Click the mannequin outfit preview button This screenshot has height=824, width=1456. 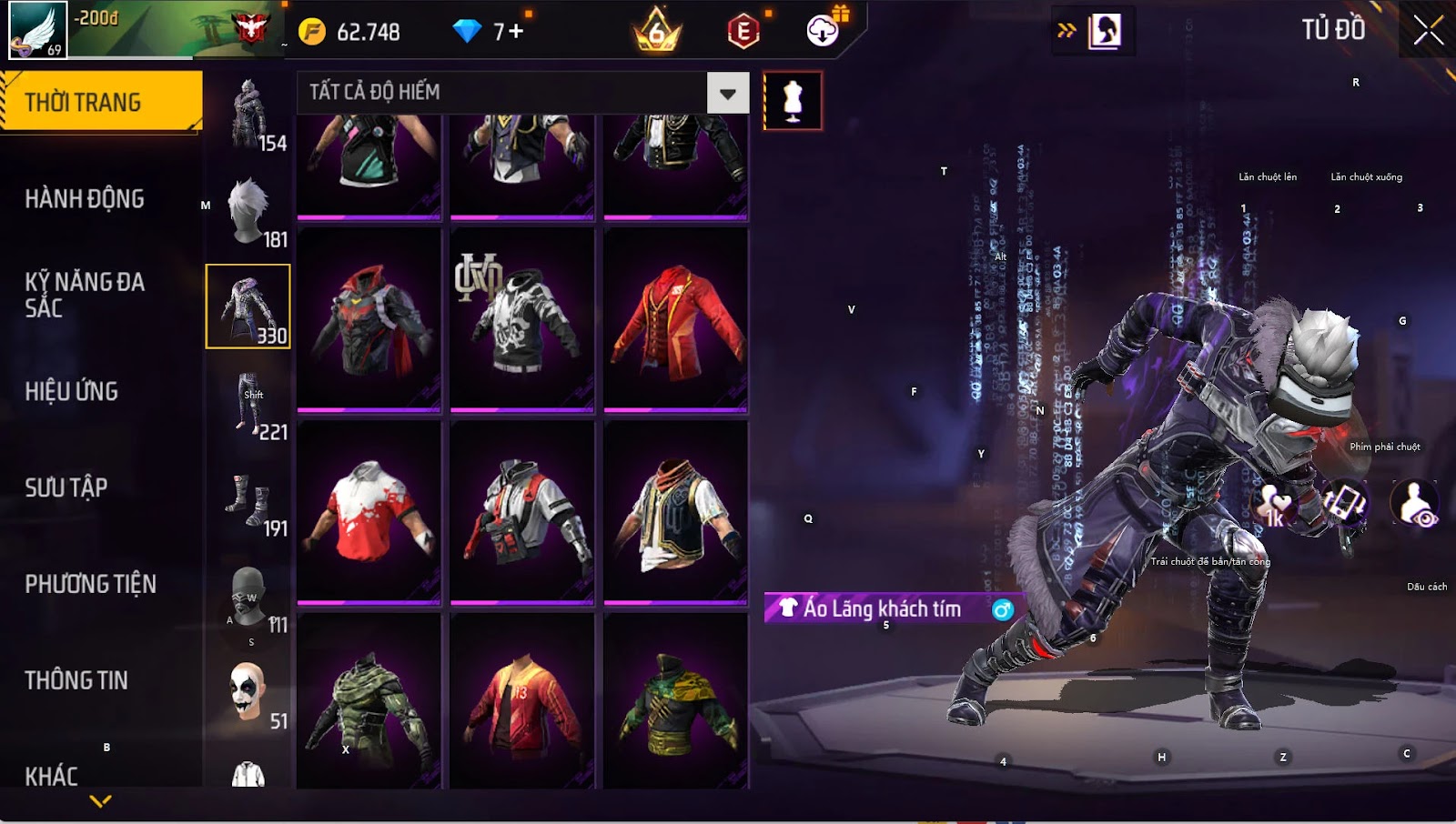pyautogui.click(x=793, y=101)
